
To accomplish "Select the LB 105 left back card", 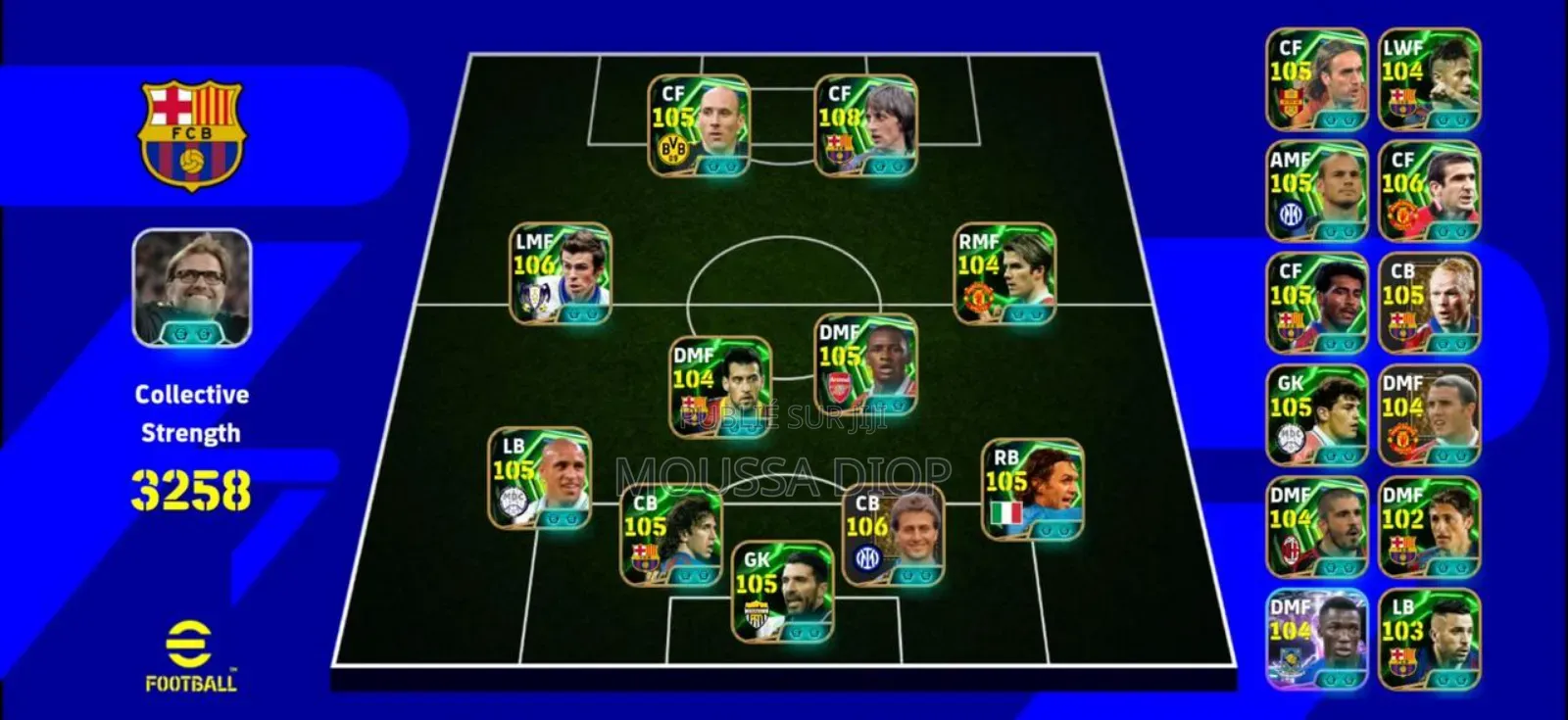I will coord(539,478).
